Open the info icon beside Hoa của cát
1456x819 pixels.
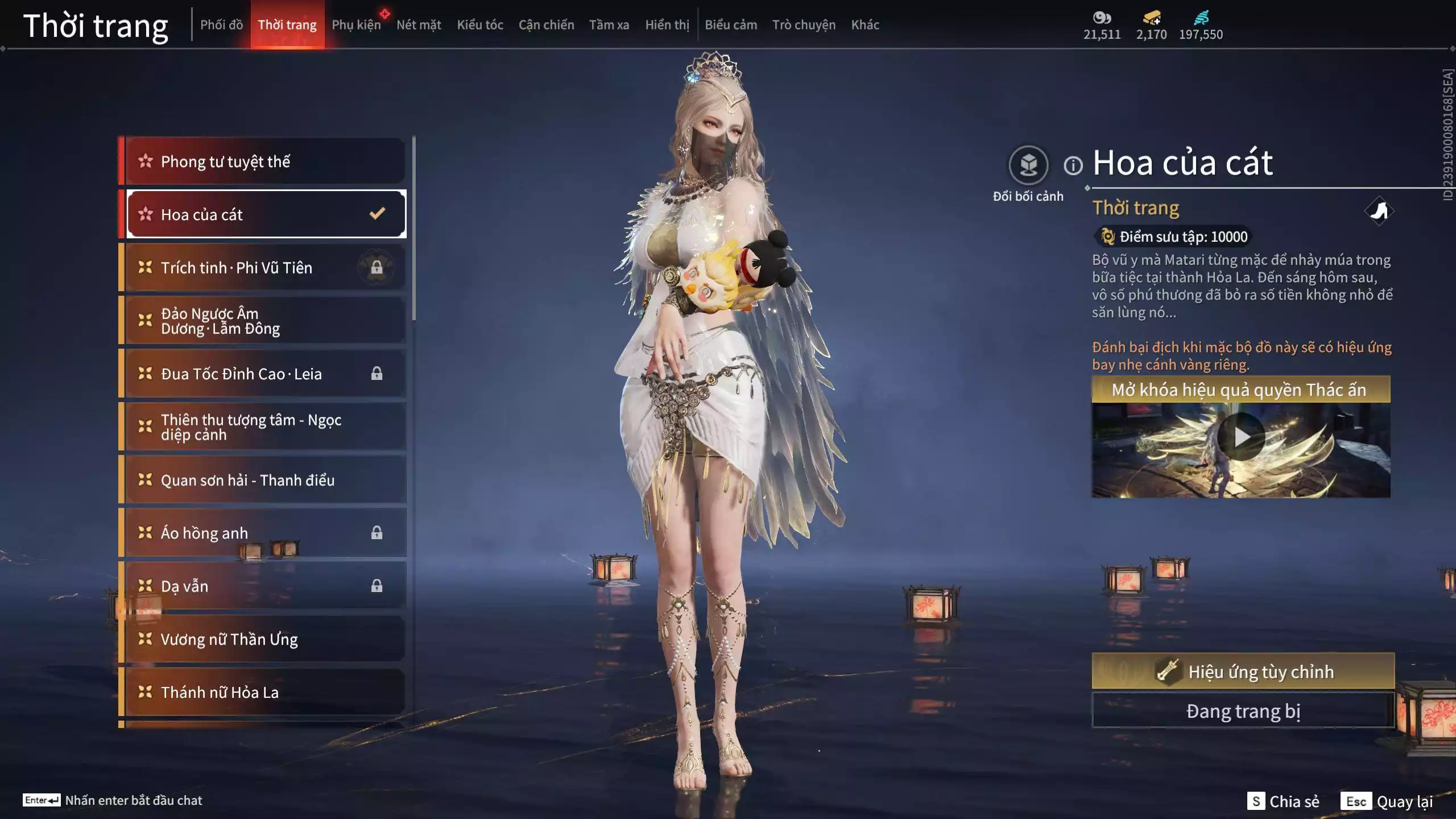(1073, 166)
